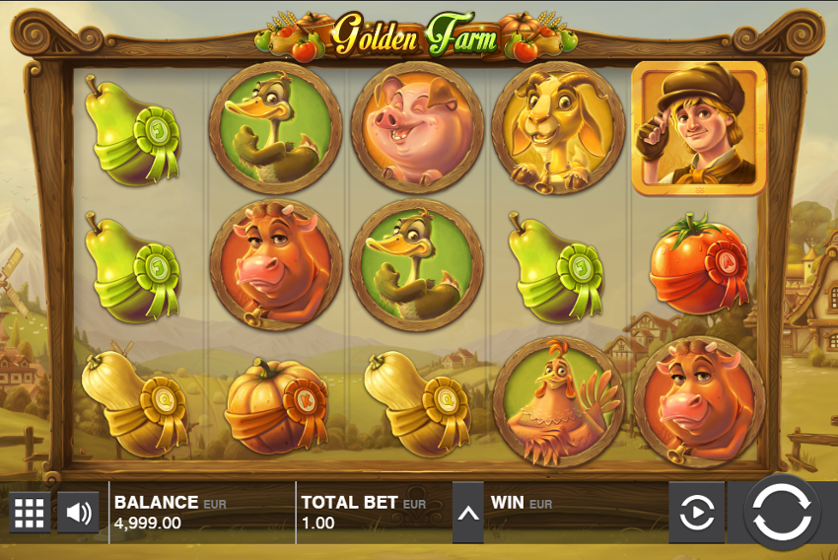
Task: Open the grid menu button
Action: (29, 513)
